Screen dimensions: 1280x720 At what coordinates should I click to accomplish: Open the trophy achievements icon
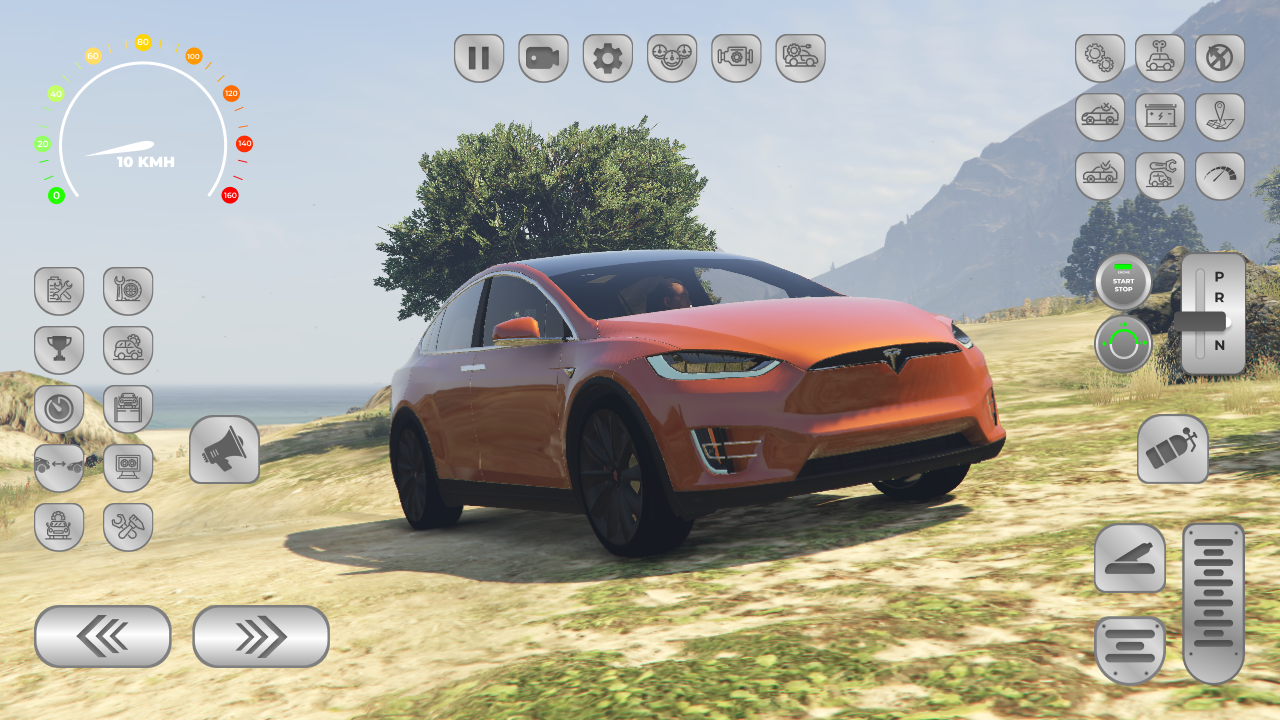point(59,350)
